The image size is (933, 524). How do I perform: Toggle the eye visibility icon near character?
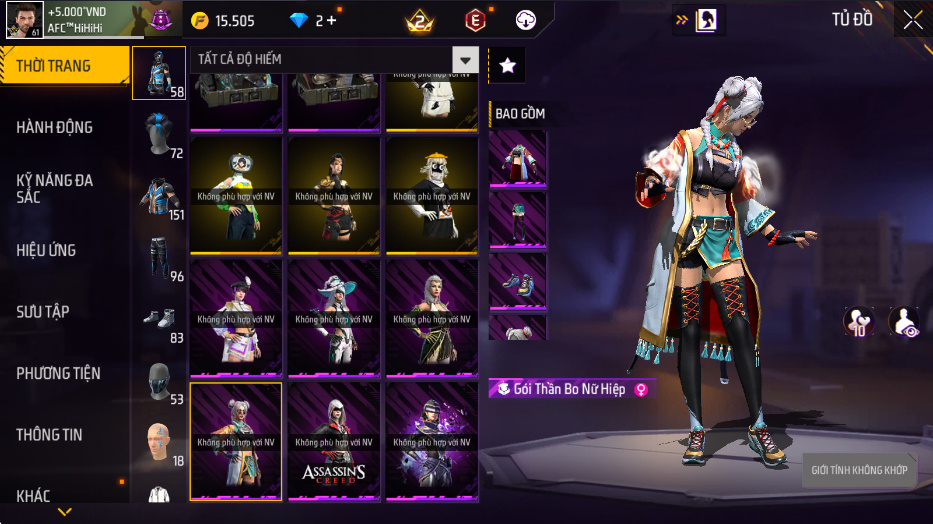point(905,322)
